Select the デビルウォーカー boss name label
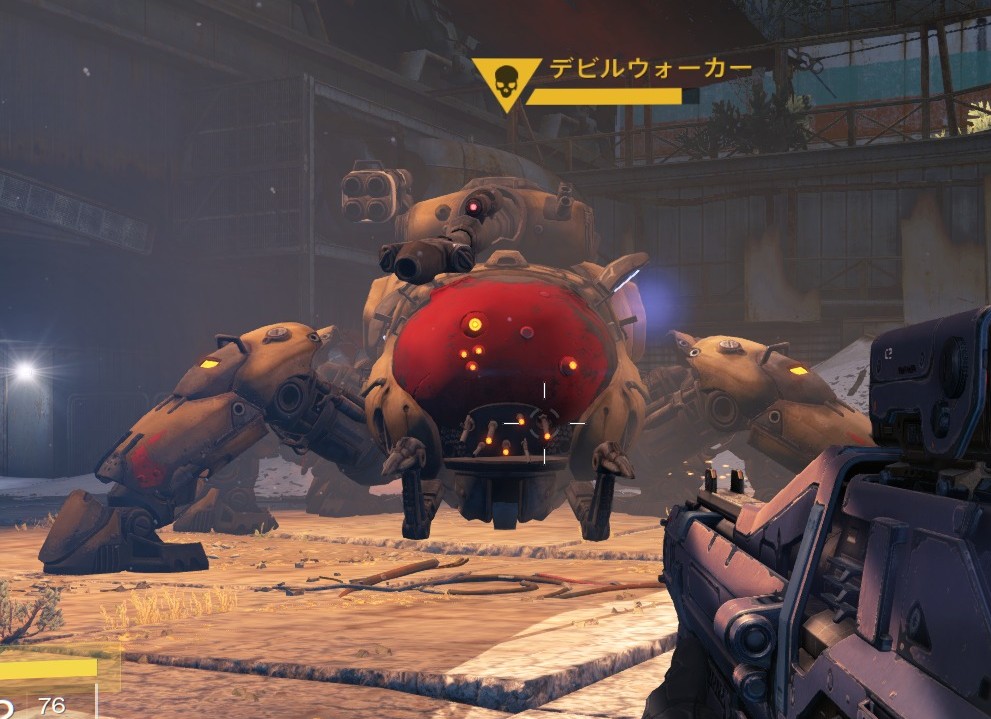Image resolution: width=991 pixels, height=719 pixels. click(650, 68)
